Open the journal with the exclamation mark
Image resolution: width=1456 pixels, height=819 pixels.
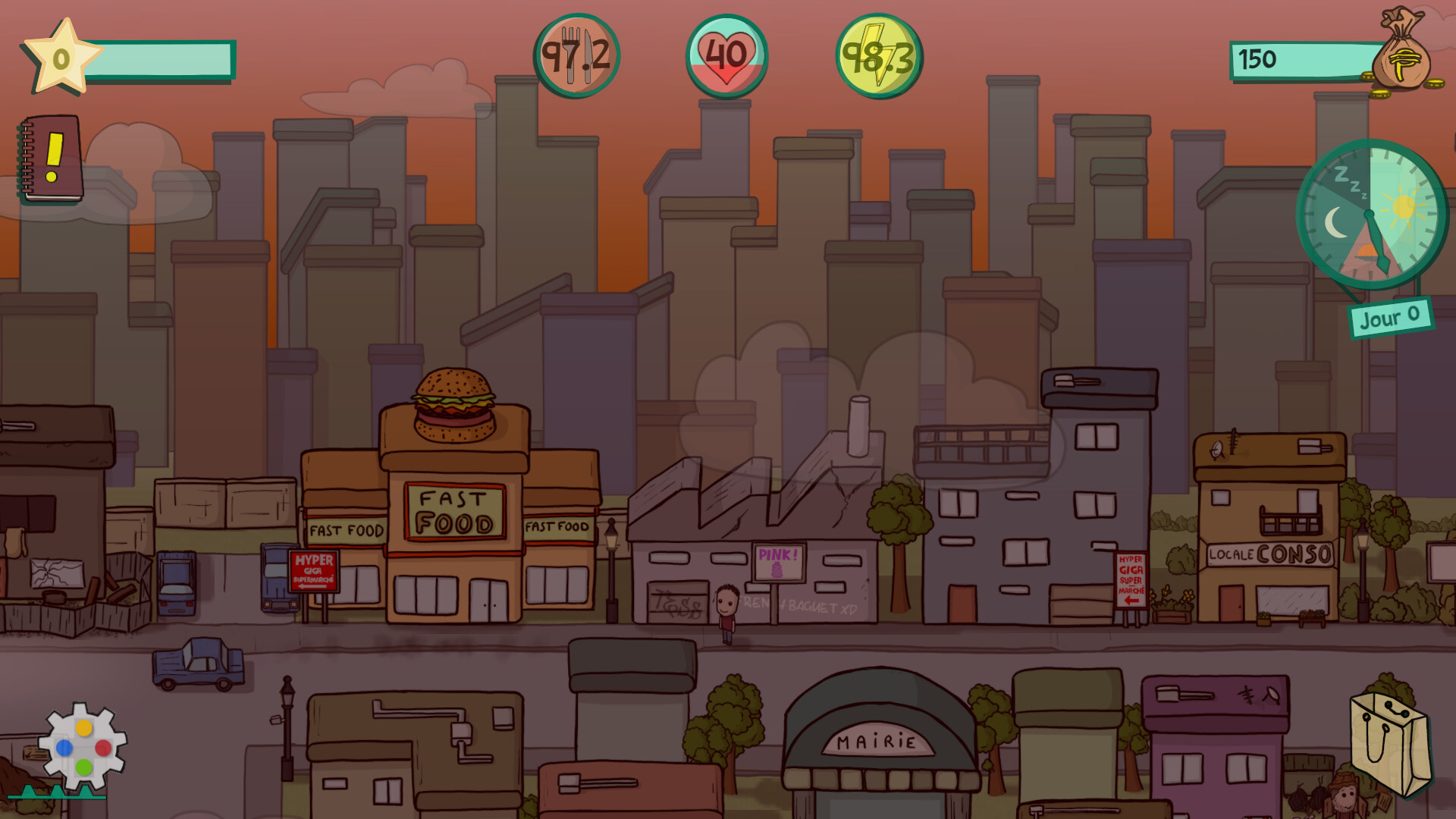pos(48,163)
